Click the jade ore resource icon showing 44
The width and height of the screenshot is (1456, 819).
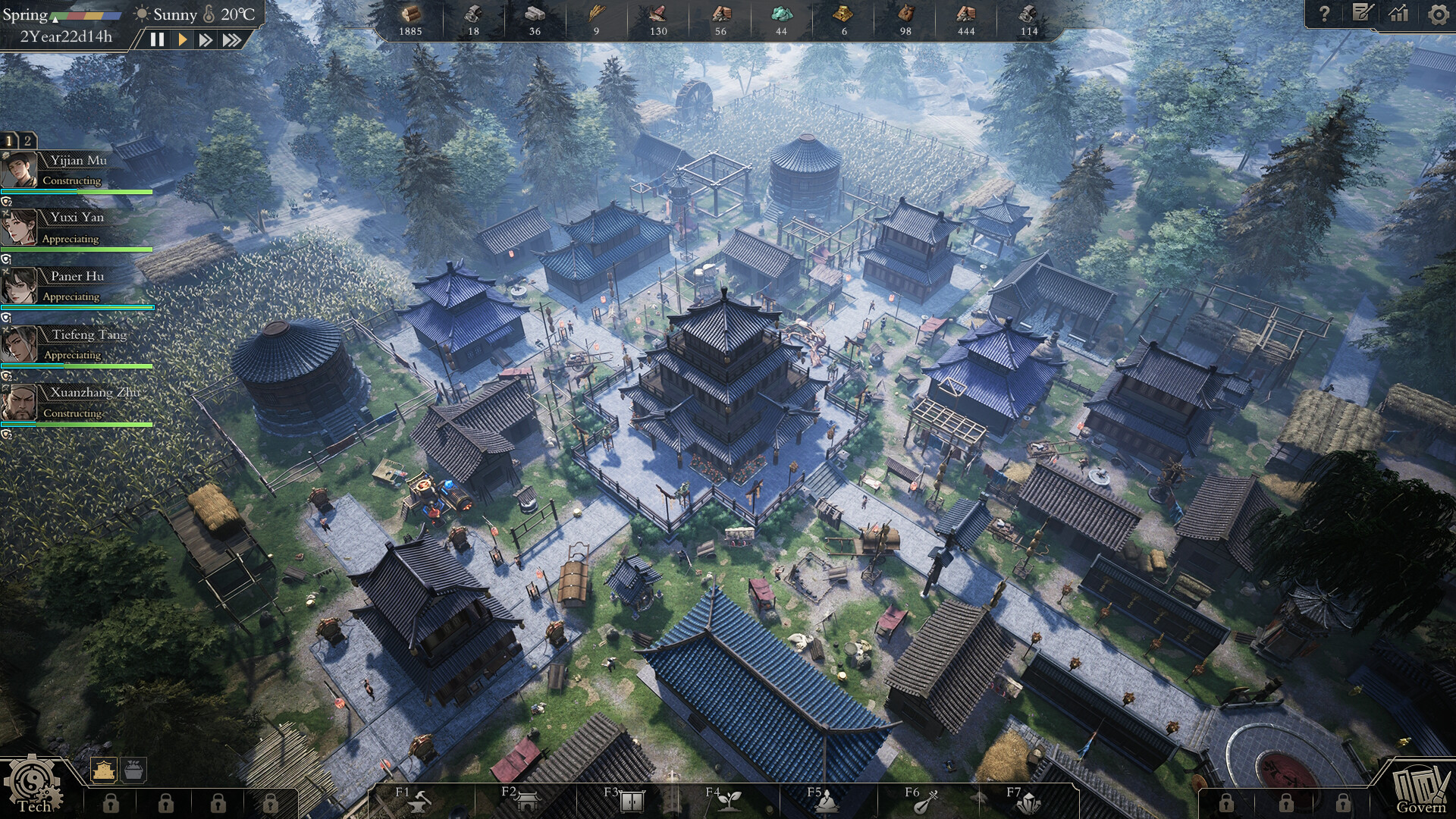[x=781, y=14]
